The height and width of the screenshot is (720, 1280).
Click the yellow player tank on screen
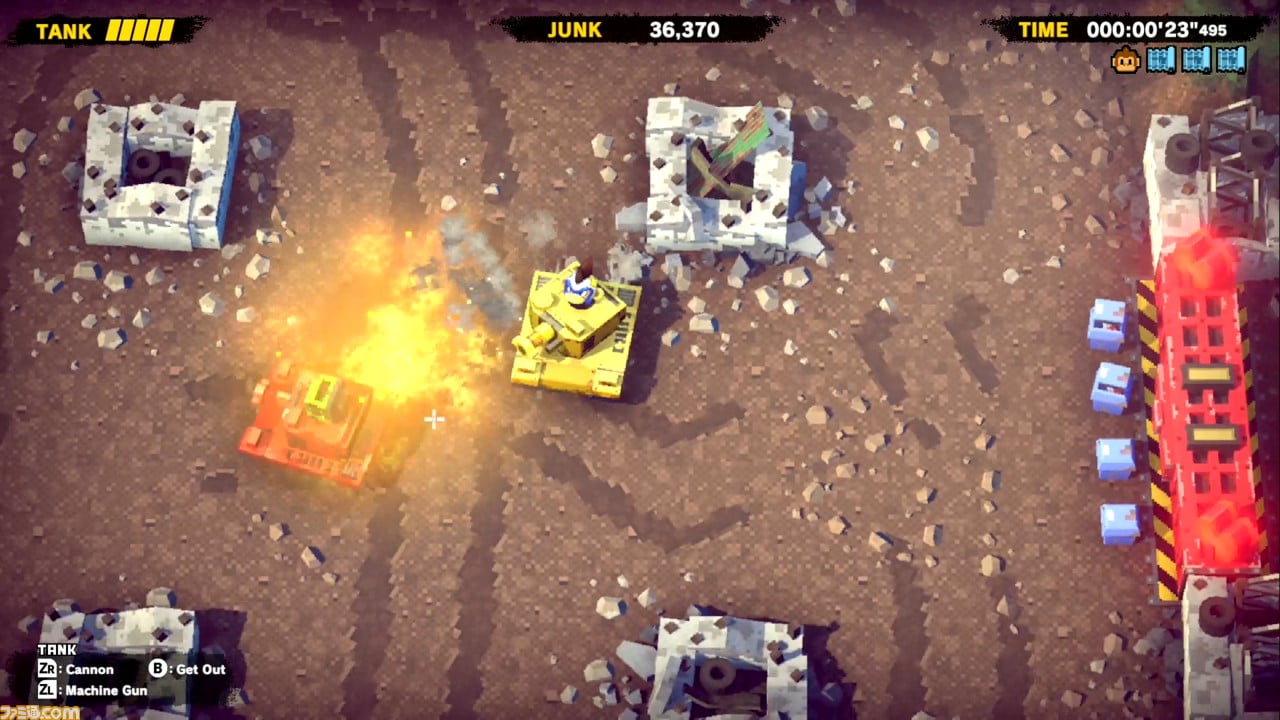[x=575, y=330]
